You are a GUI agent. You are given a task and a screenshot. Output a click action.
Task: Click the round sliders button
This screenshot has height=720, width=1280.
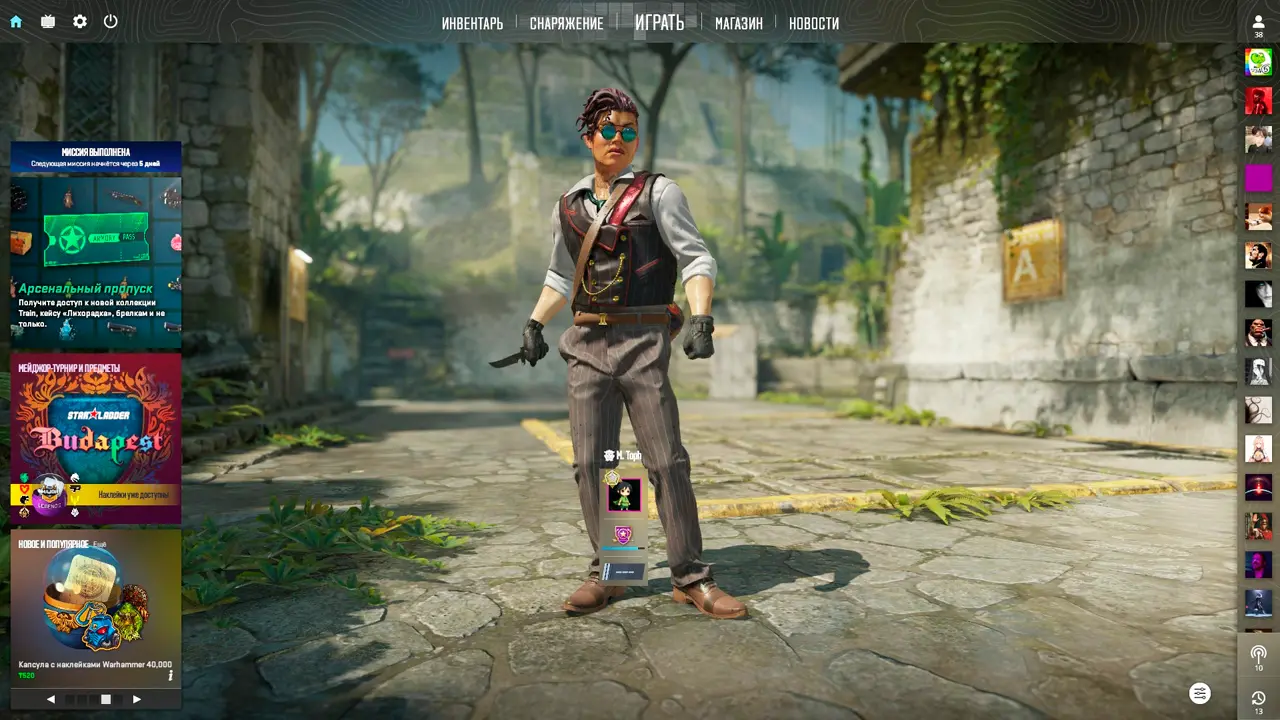point(1200,693)
